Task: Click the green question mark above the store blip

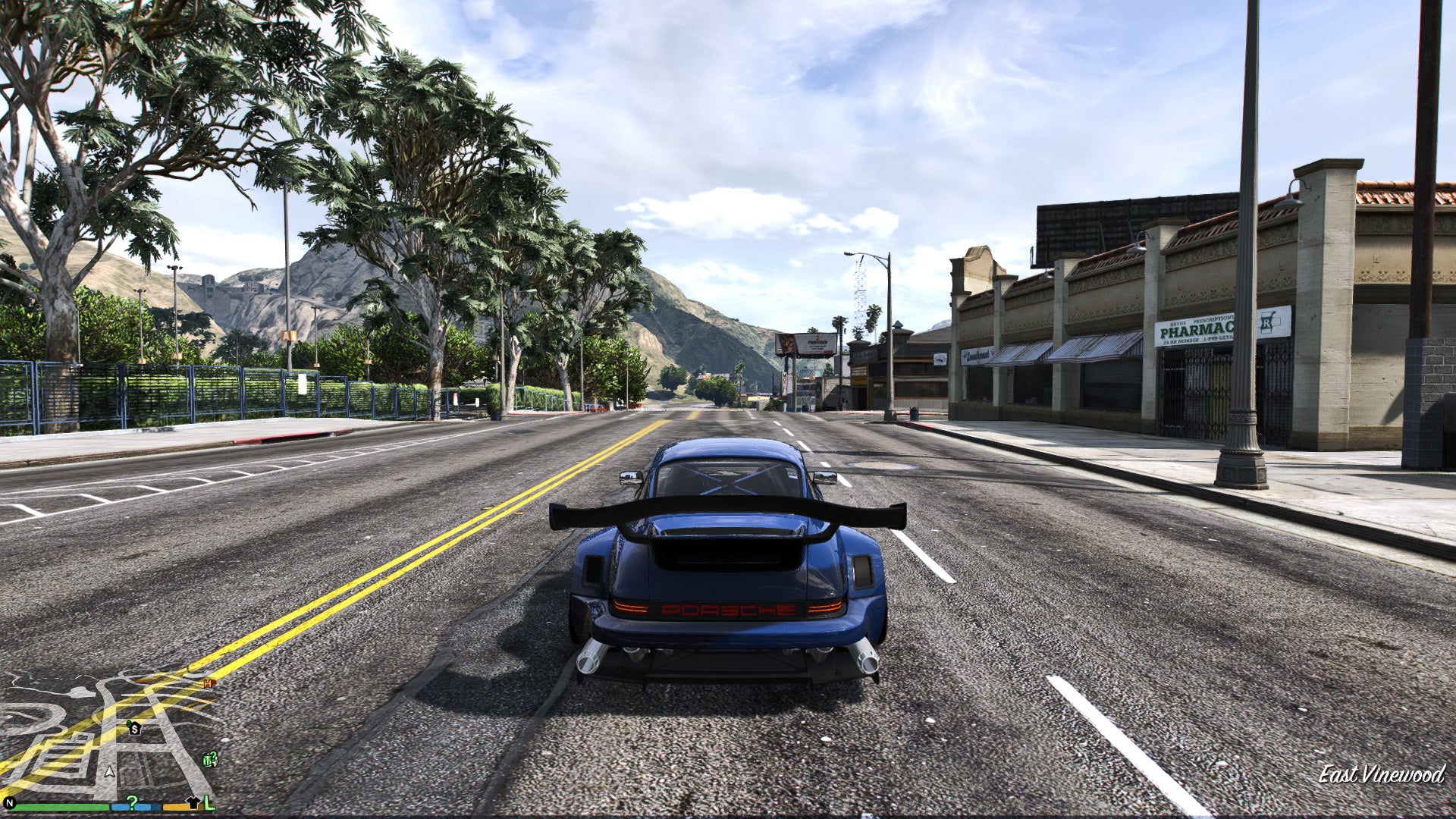Action: coord(213,754)
